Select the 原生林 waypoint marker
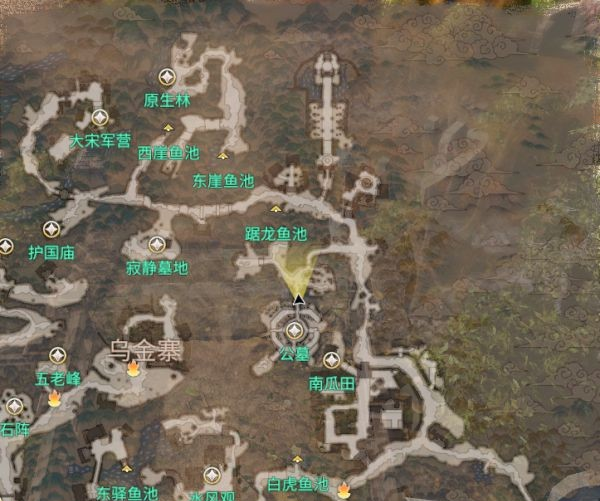This screenshot has width=600, height=501. tap(167, 77)
